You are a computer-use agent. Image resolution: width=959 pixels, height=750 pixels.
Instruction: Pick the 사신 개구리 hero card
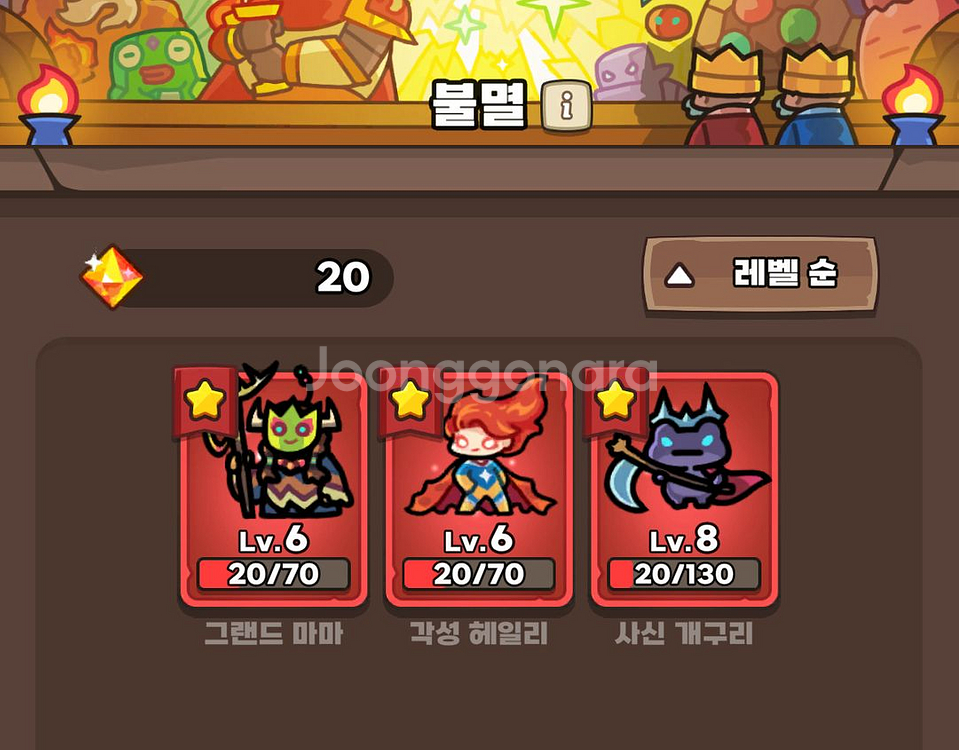684,488
